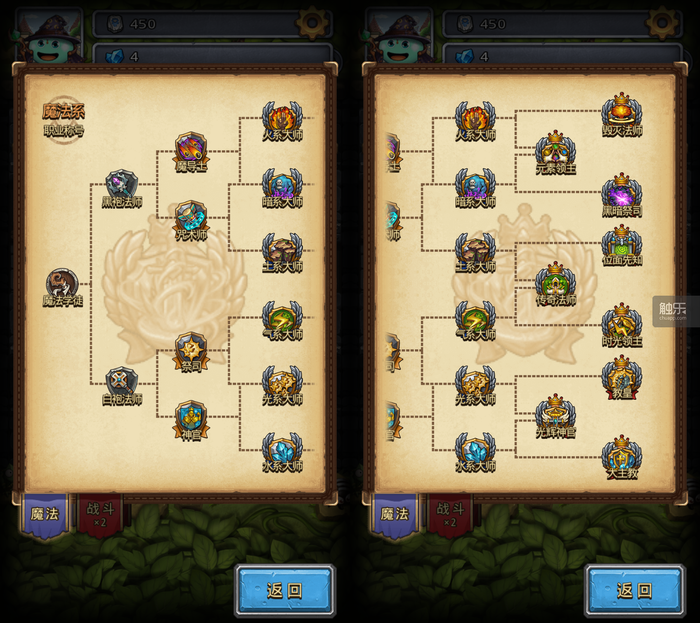Choose the 黑暗祭司 class badge
Screen dimensions: 700x623
click(621, 192)
